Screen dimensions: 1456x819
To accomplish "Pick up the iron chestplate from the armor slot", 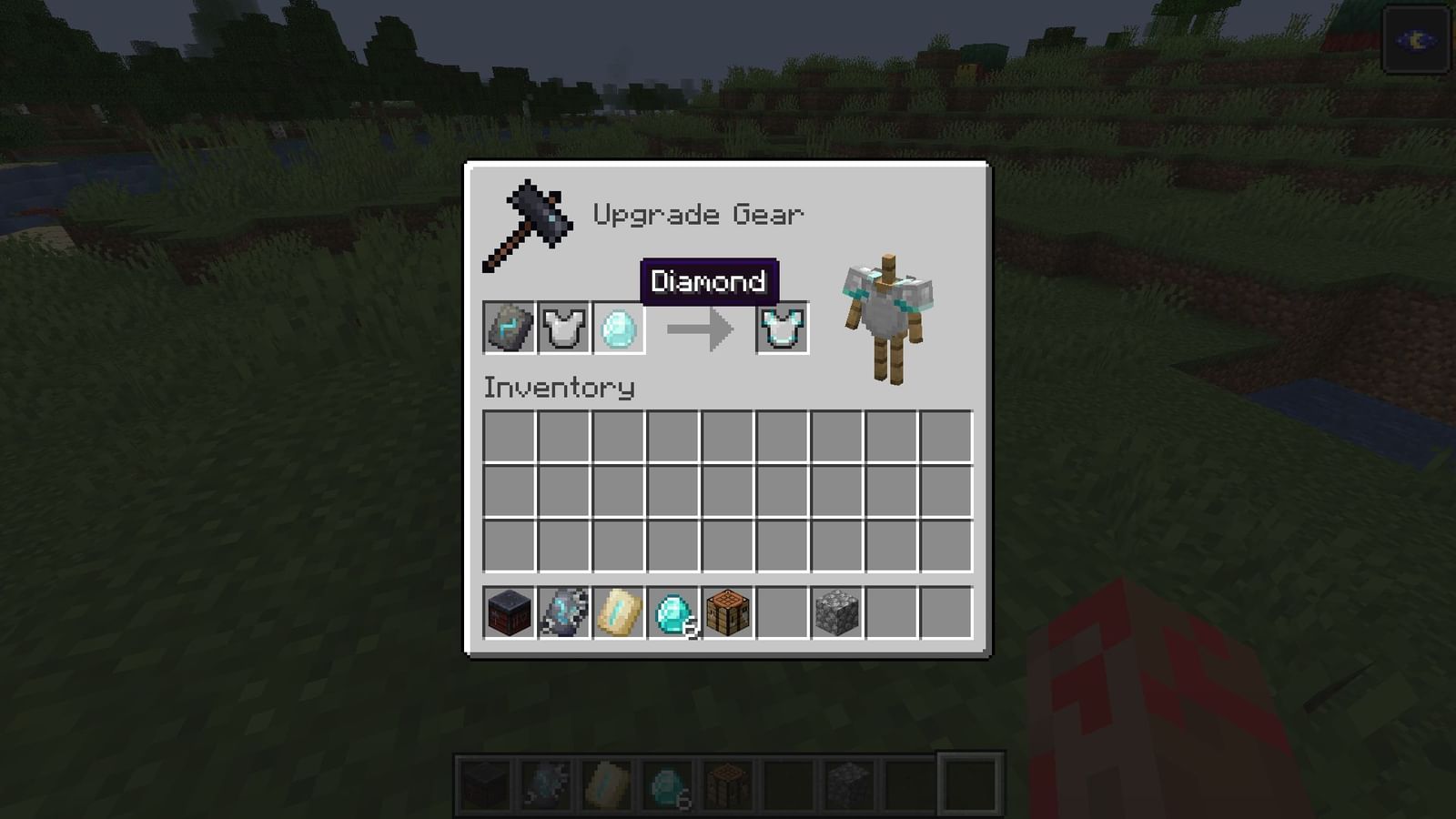I will tap(563, 329).
